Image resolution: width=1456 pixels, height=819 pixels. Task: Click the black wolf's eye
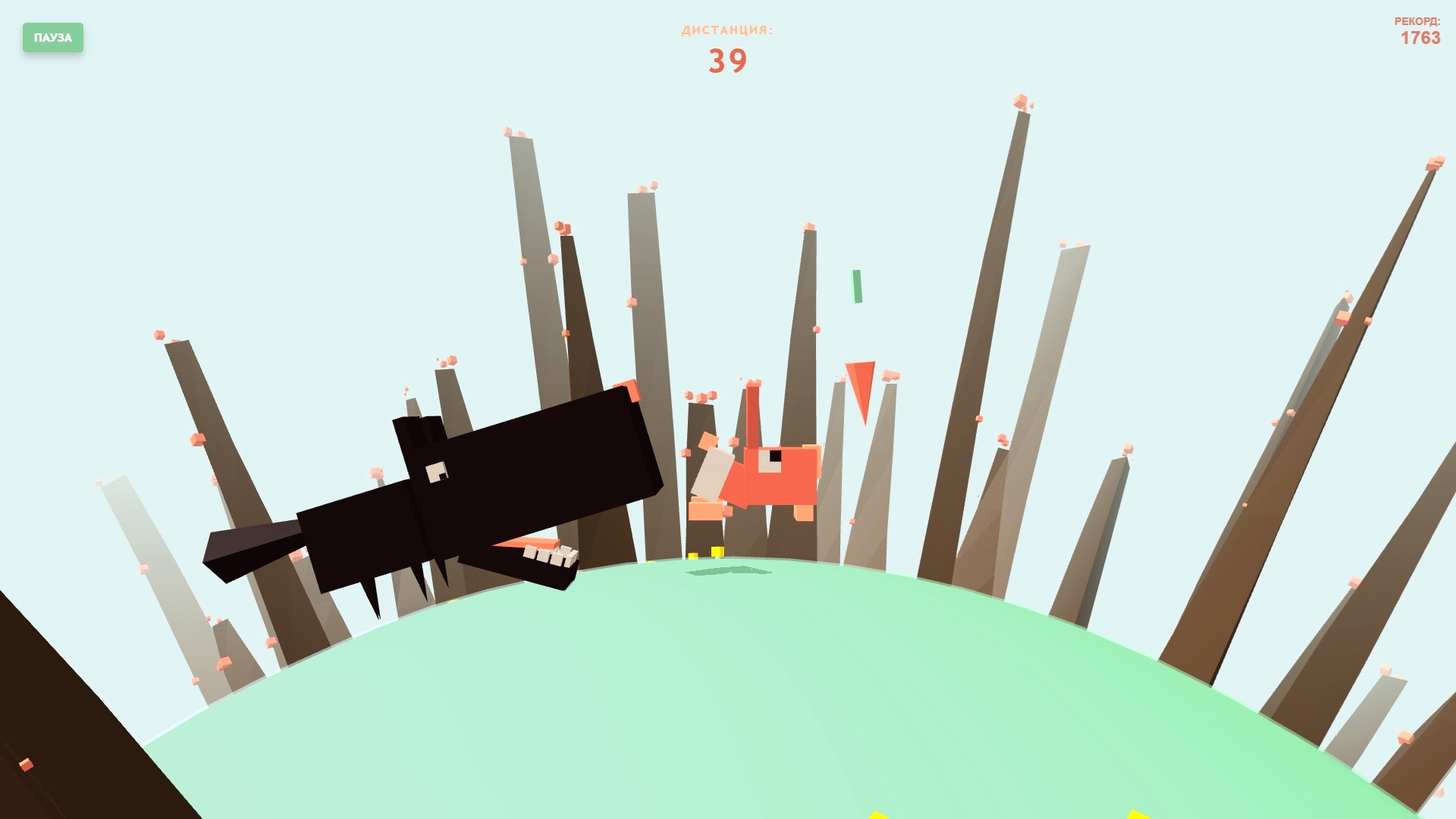[x=435, y=471]
